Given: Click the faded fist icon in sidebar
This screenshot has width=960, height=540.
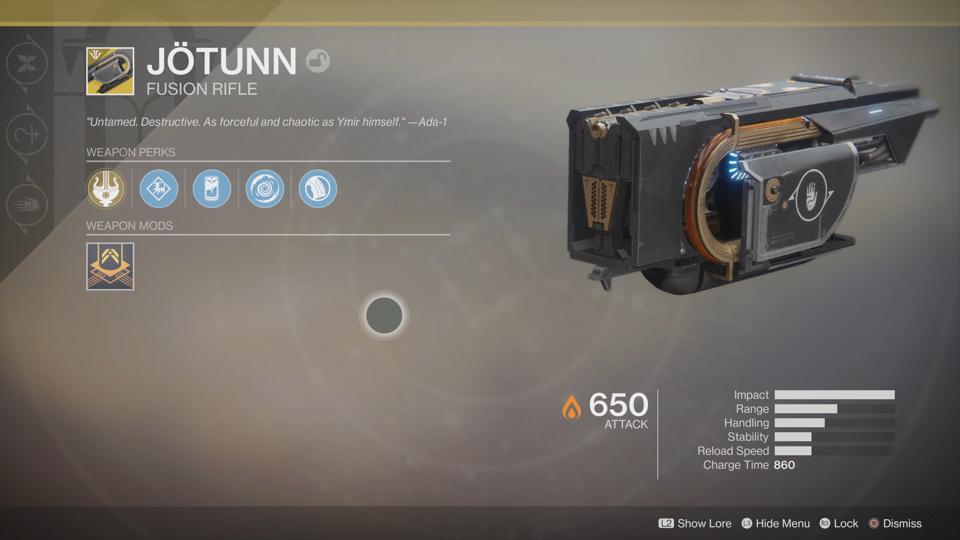Looking at the screenshot, I should pyautogui.click(x=26, y=204).
